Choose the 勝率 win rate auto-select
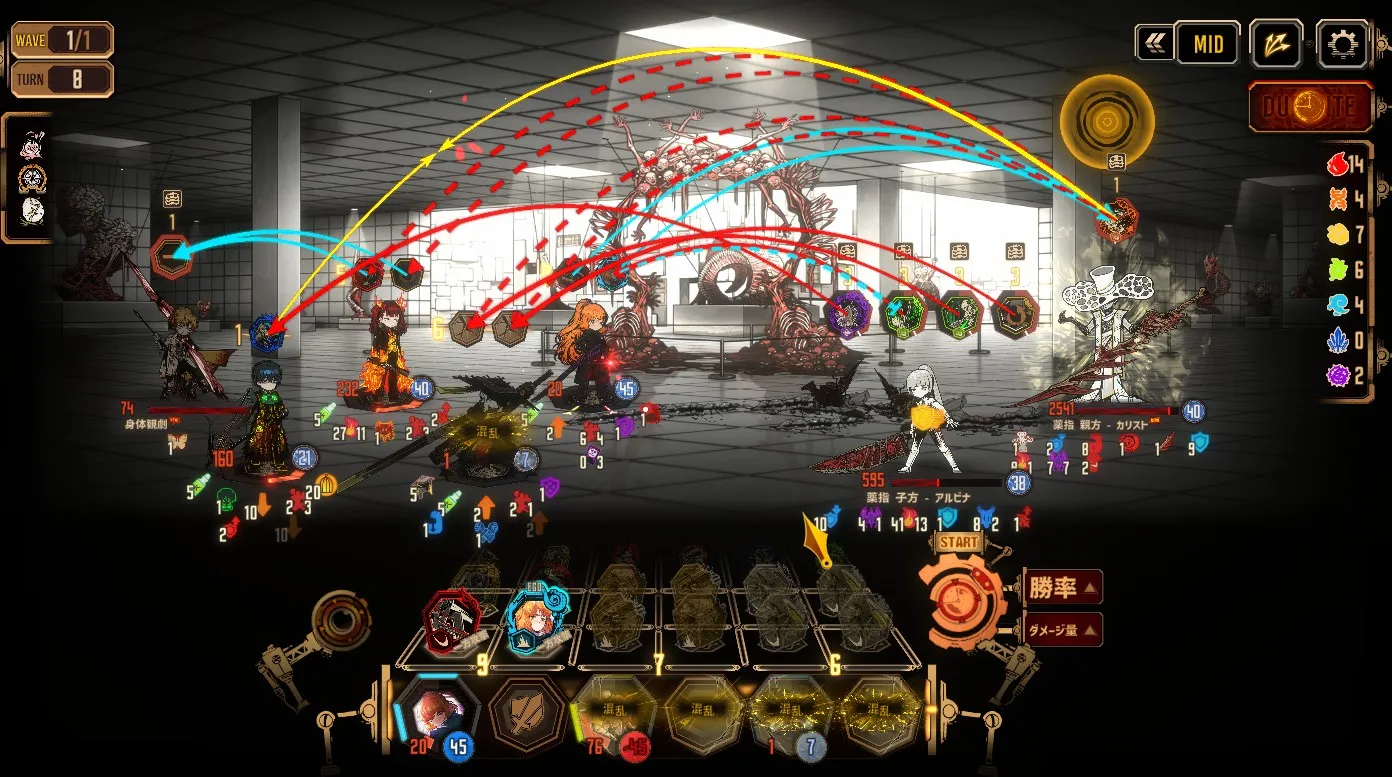1392x777 pixels. 1063,587
